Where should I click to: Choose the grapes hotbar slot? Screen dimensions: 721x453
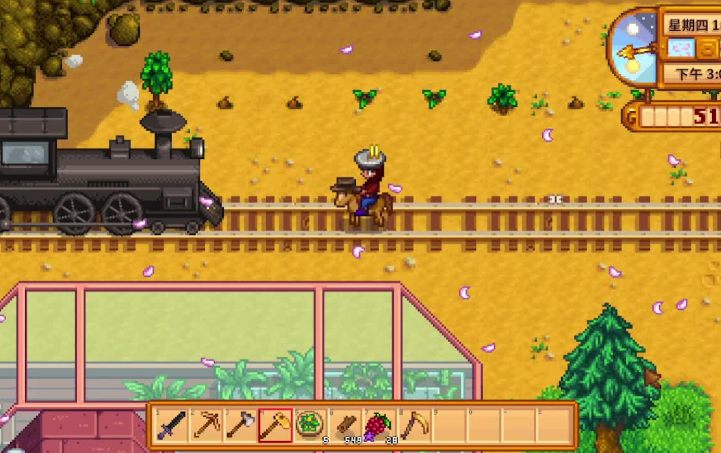(x=378, y=426)
